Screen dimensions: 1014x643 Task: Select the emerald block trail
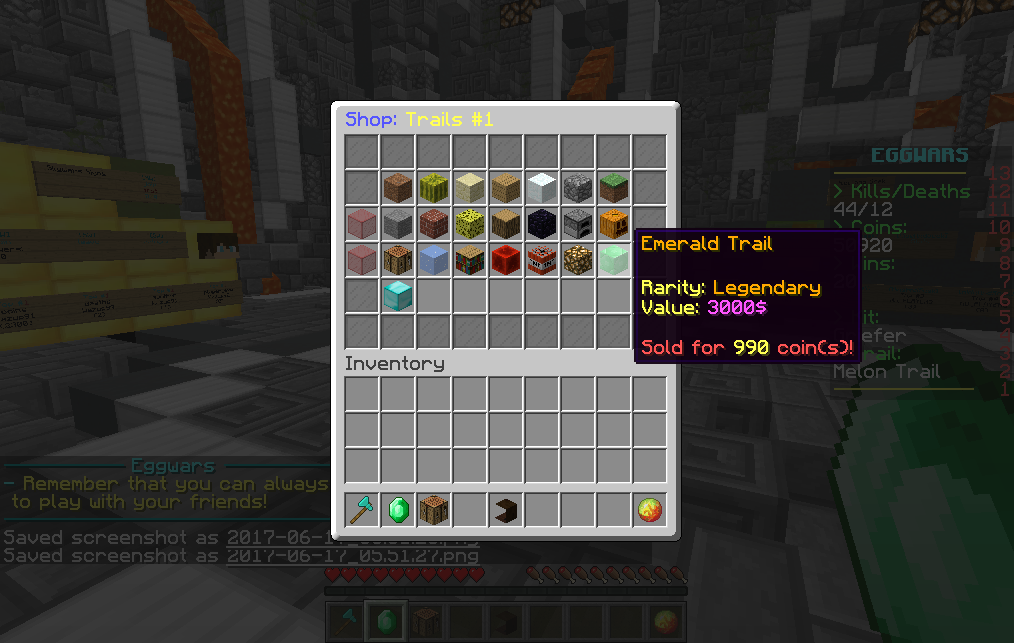(613, 259)
